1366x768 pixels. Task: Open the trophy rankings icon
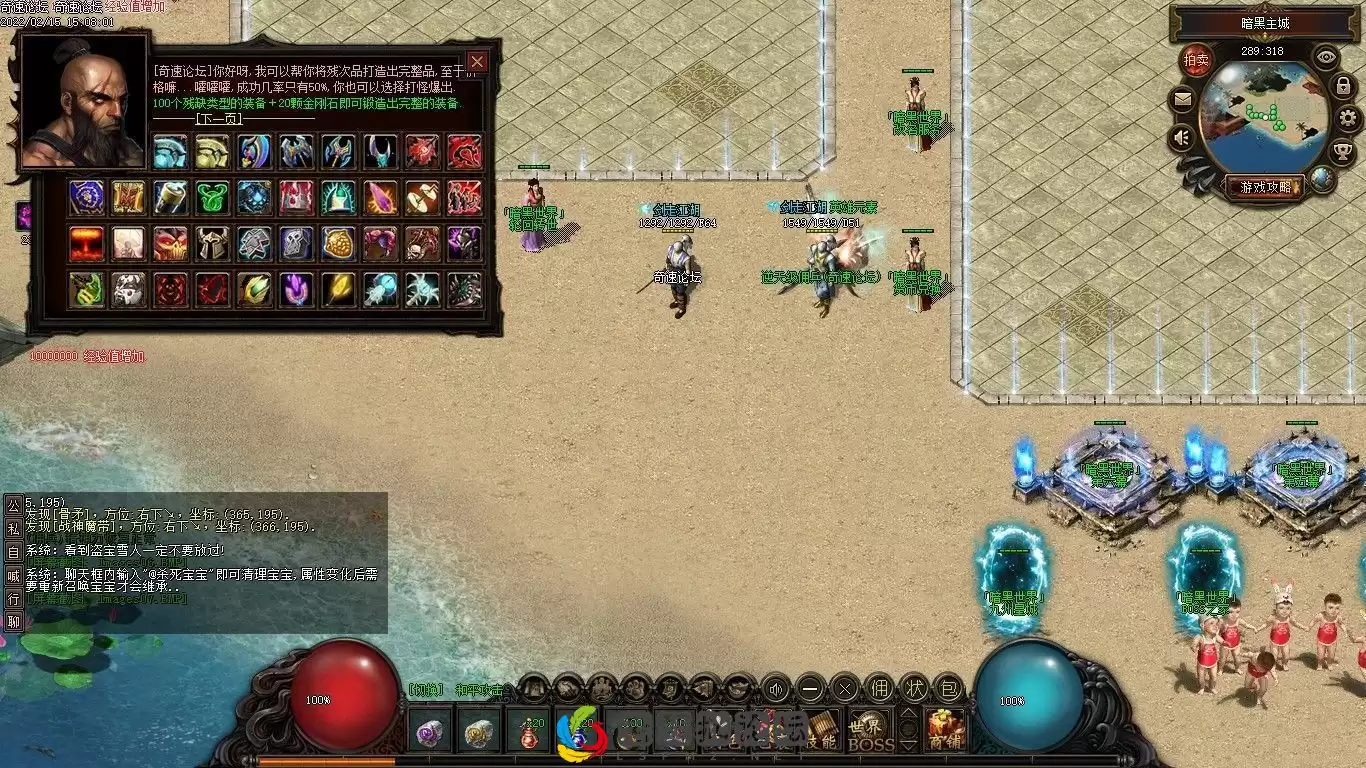tap(1343, 153)
